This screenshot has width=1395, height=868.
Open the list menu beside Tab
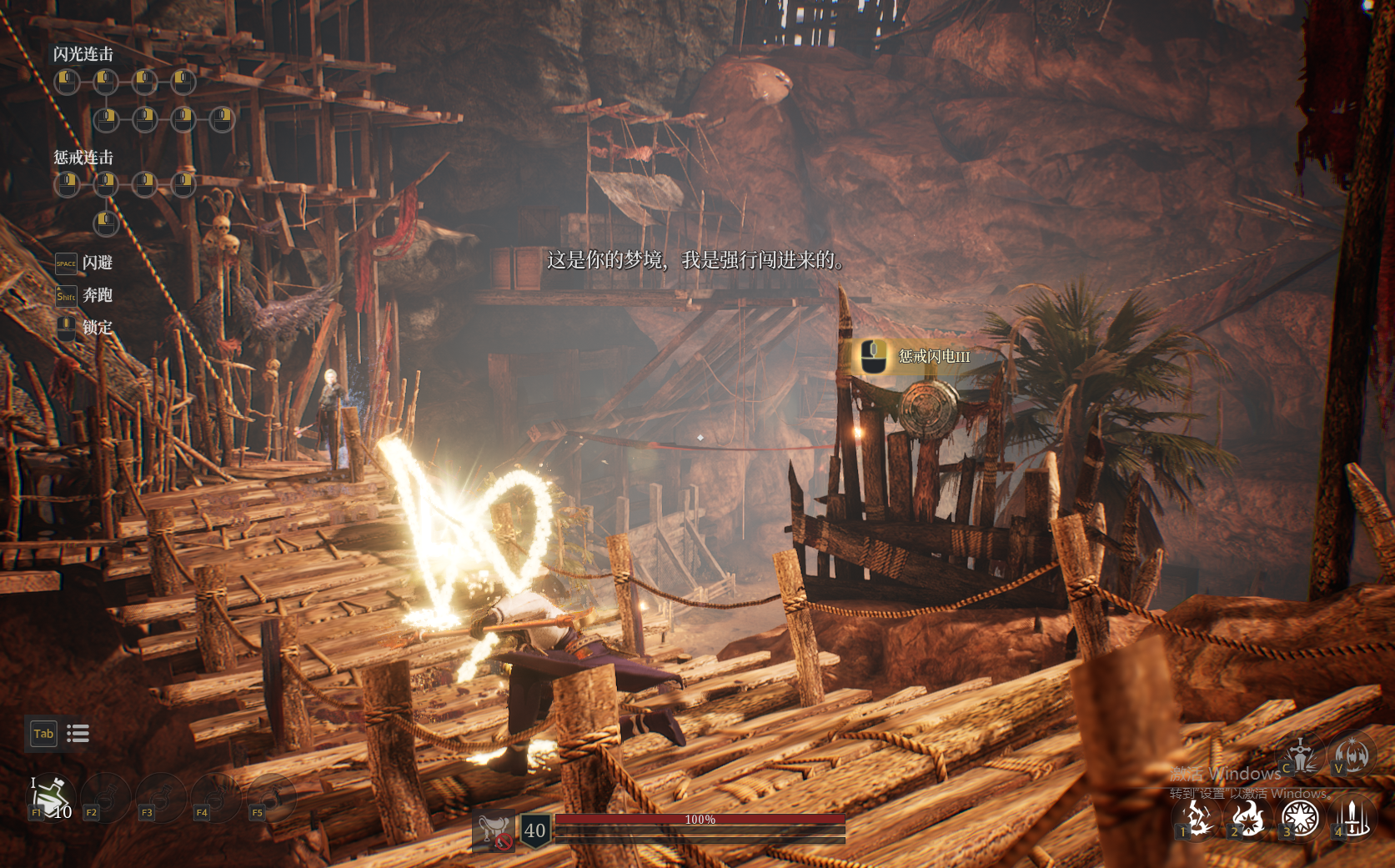[78, 734]
